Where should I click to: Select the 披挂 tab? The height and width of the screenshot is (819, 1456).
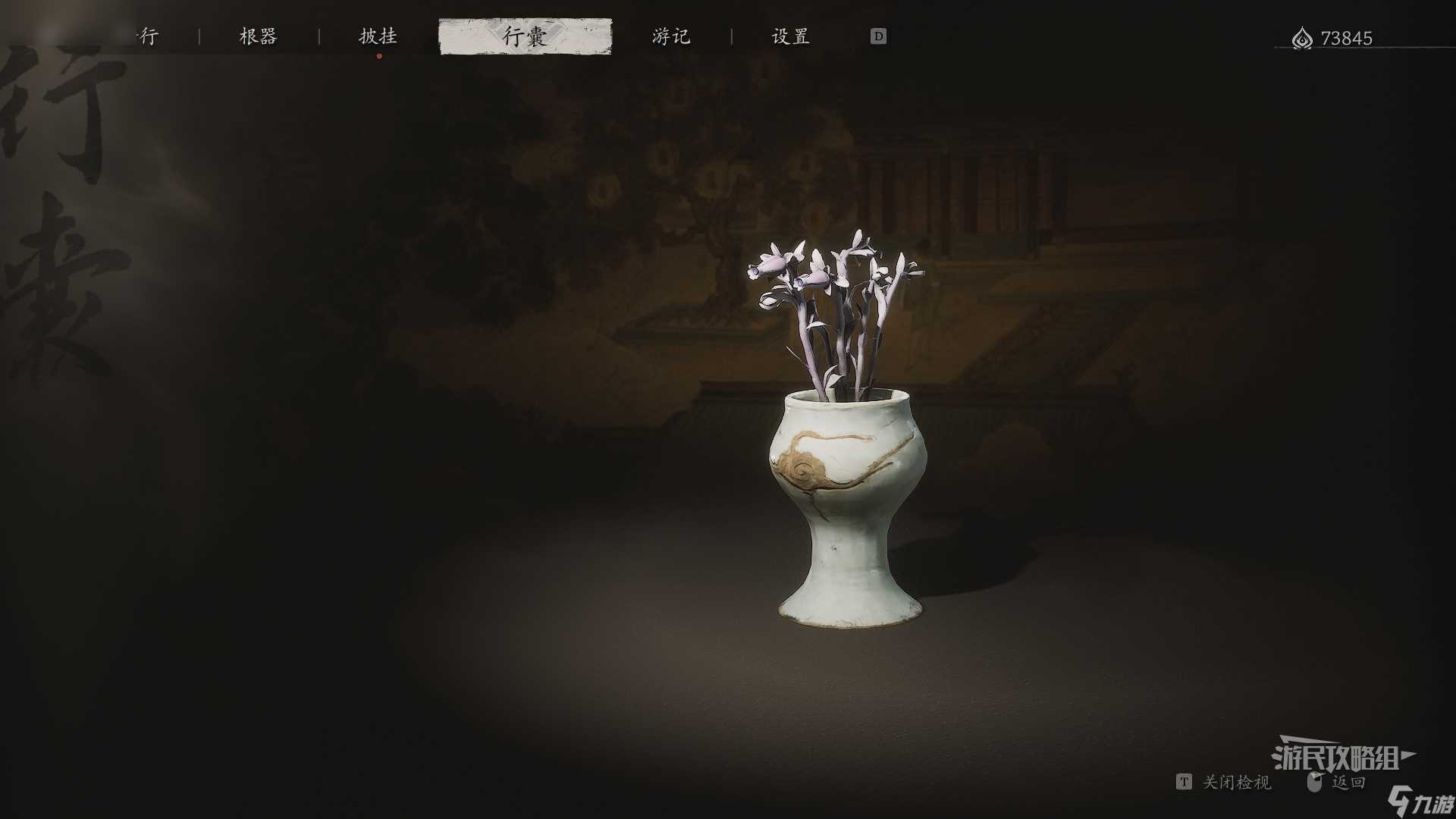[x=378, y=36]
